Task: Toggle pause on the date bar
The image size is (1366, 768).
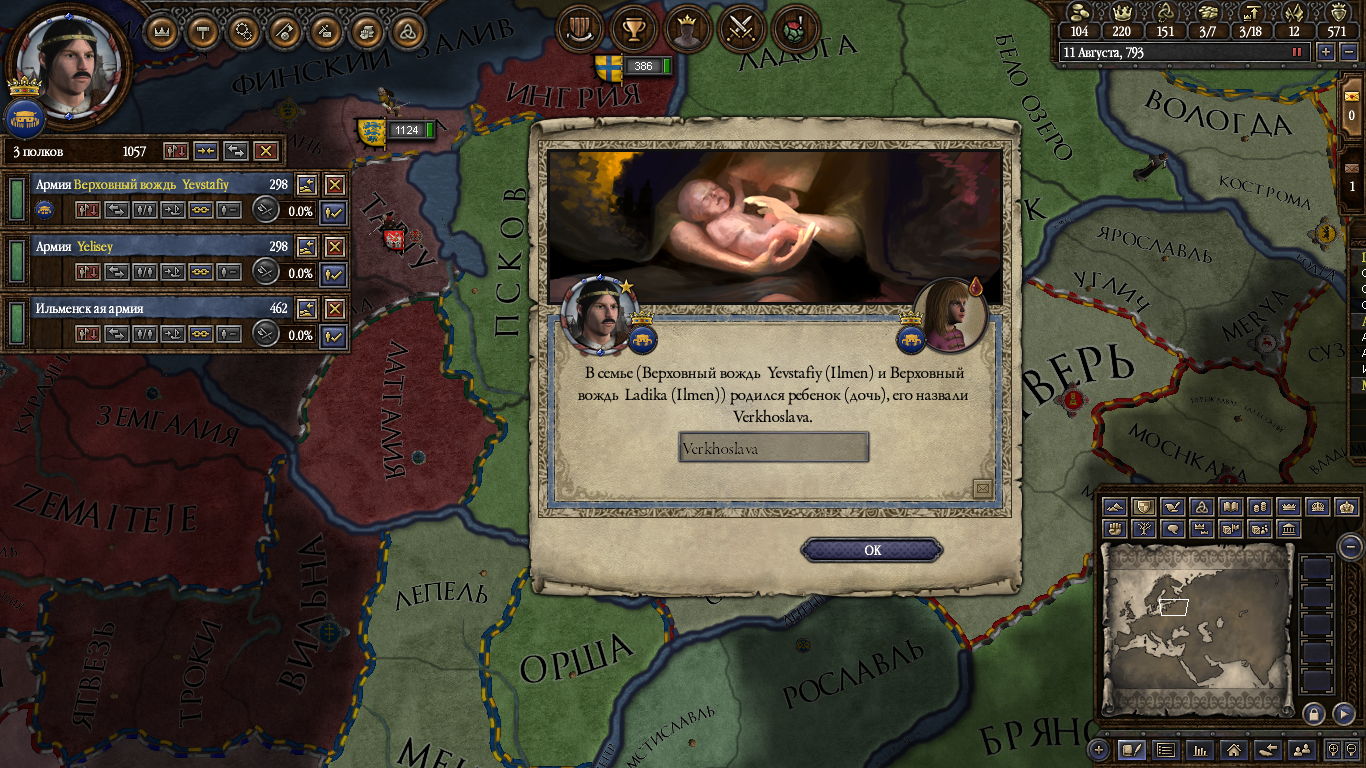Action: [1298, 52]
